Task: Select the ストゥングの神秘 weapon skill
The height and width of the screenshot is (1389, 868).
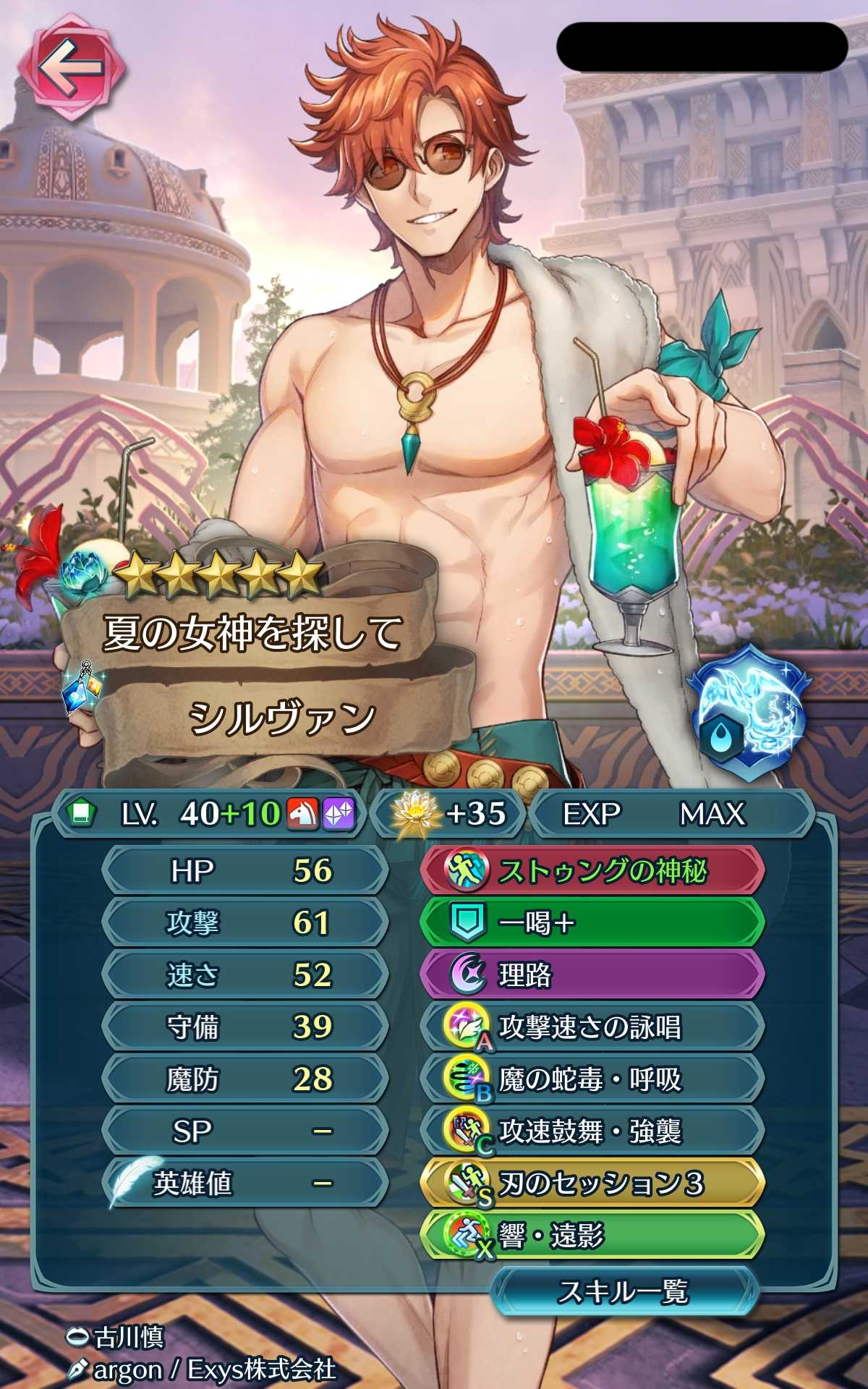Action: tap(592, 870)
